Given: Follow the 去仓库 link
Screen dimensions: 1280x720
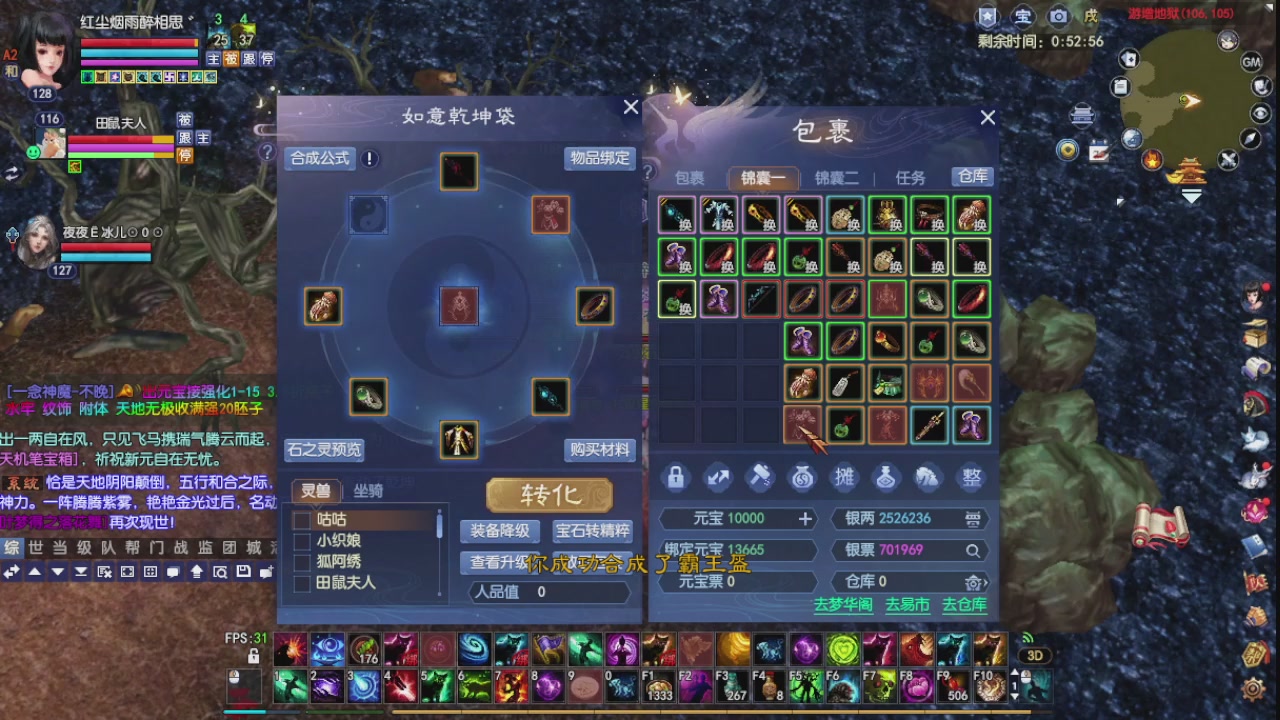Looking at the screenshot, I should pyautogui.click(x=963, y=605).
